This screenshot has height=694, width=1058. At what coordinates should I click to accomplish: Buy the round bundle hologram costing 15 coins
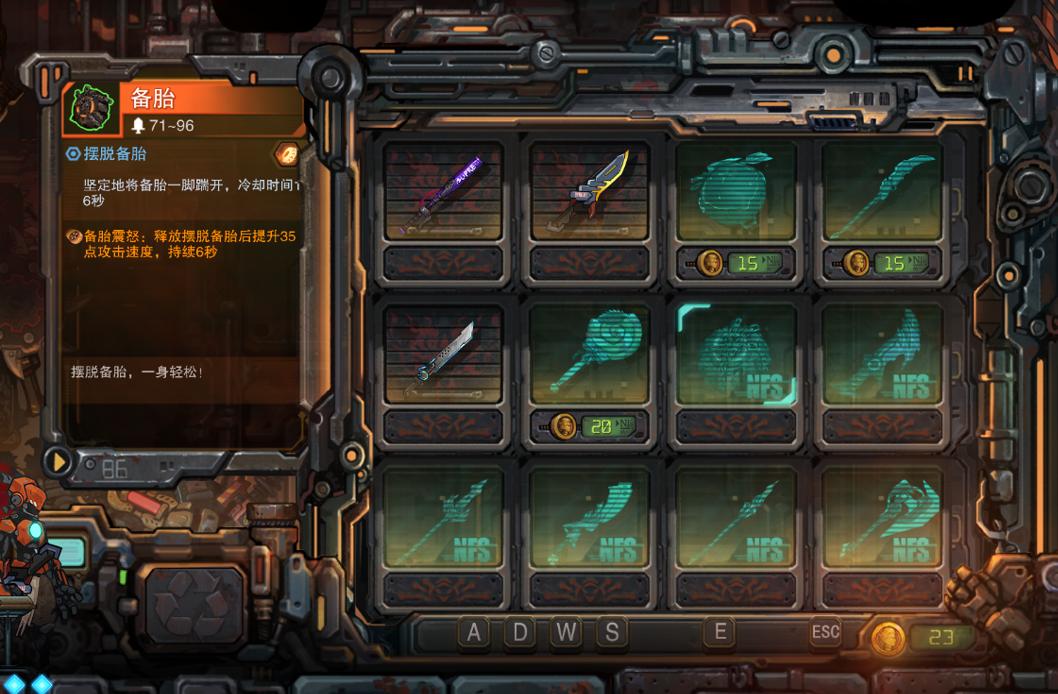(x=736, y=193)
